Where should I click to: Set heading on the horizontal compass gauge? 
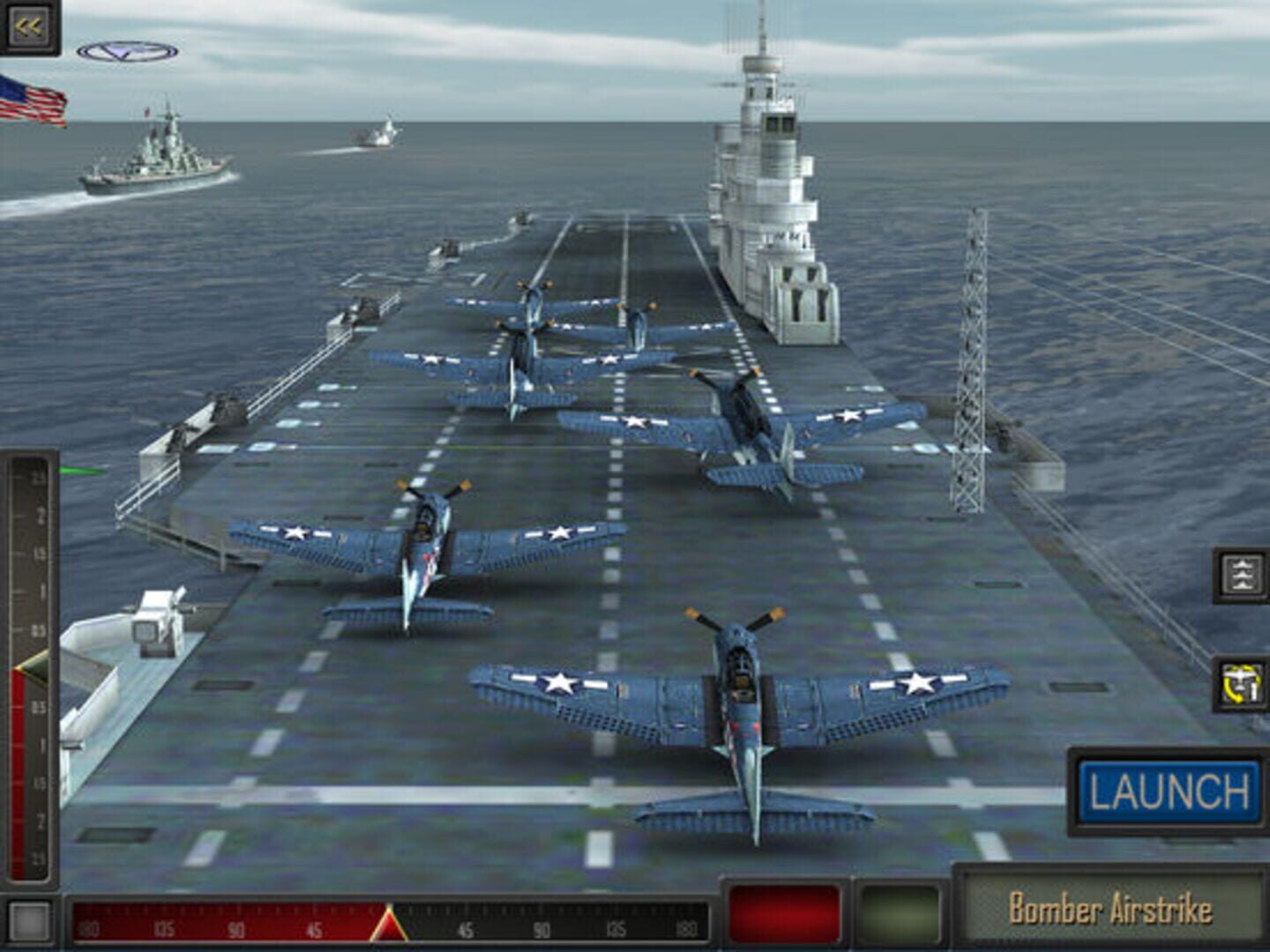[389, 923]
